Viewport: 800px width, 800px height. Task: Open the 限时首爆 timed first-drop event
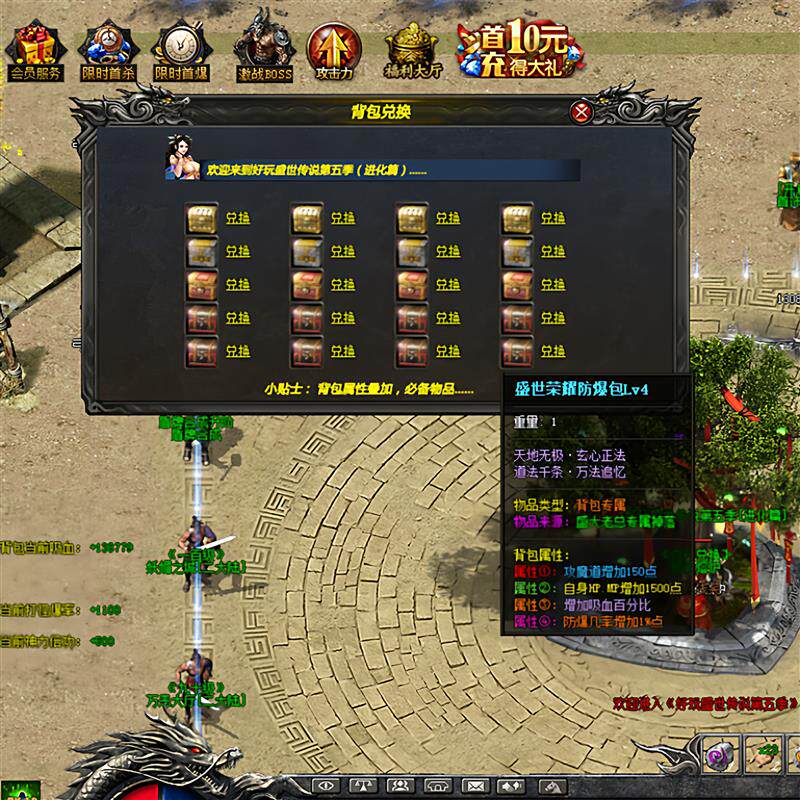181,50
